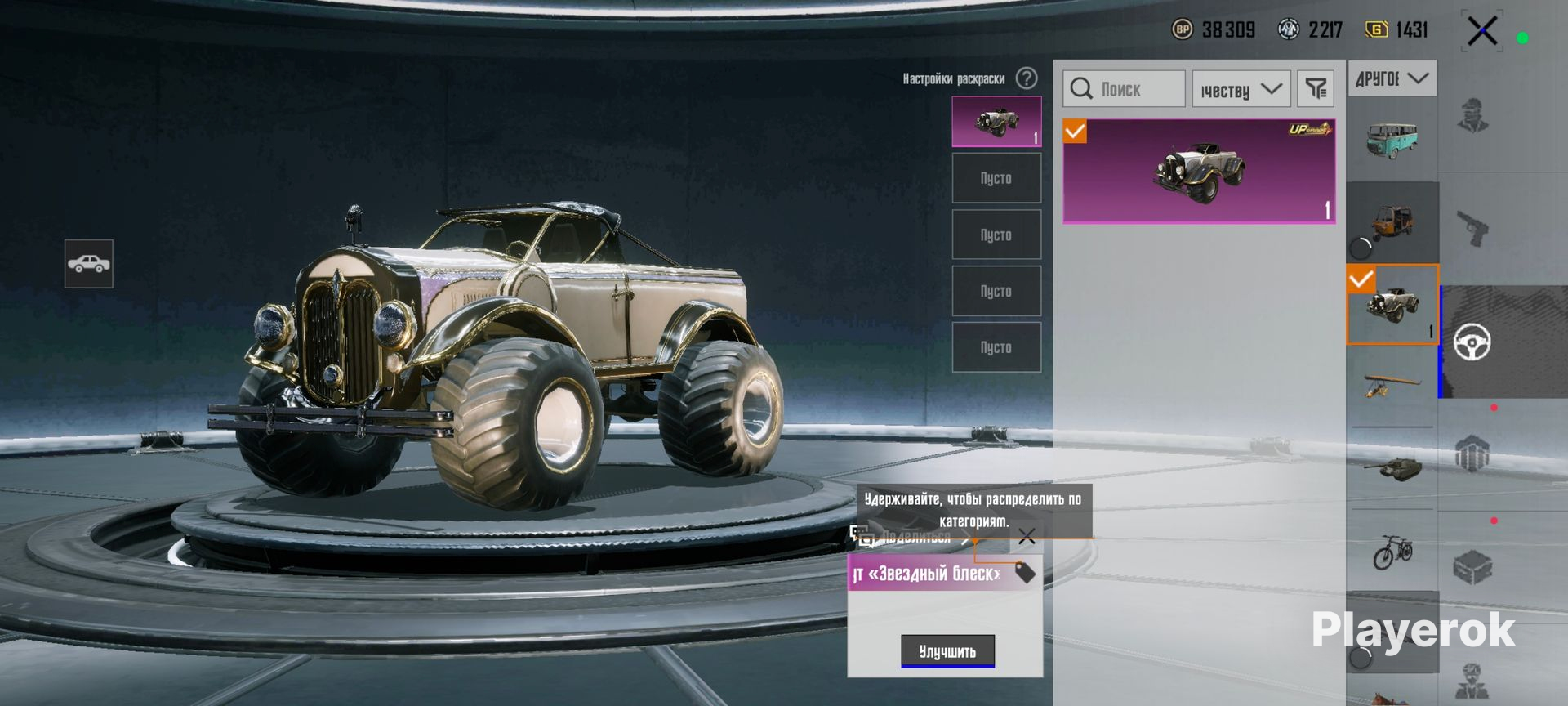Choose the bicycle vehicle
This screenshot has height=706, width=1568.
coord(1392,552)
